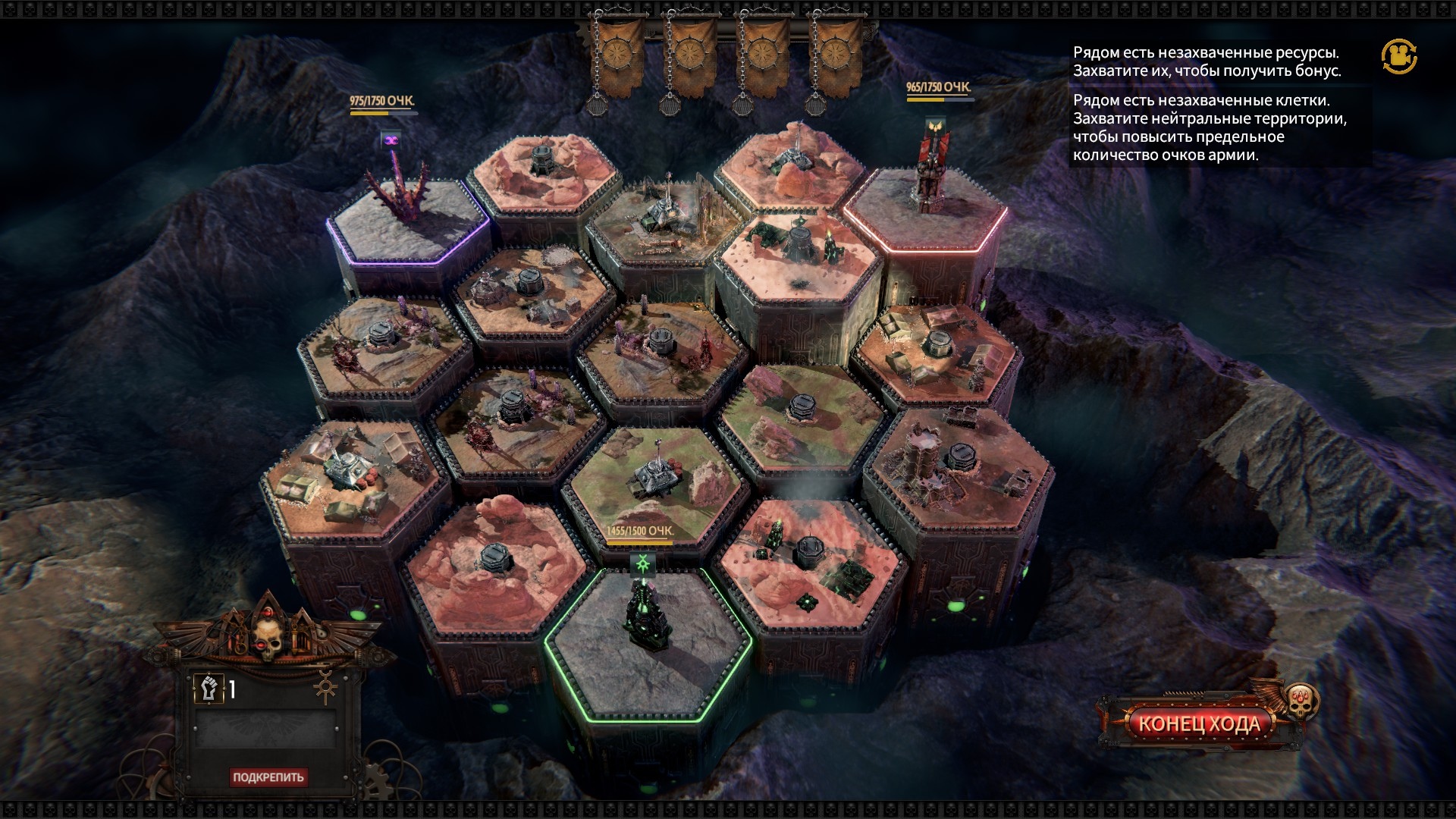Click the green Necron faction marker

tap(643, 563)
